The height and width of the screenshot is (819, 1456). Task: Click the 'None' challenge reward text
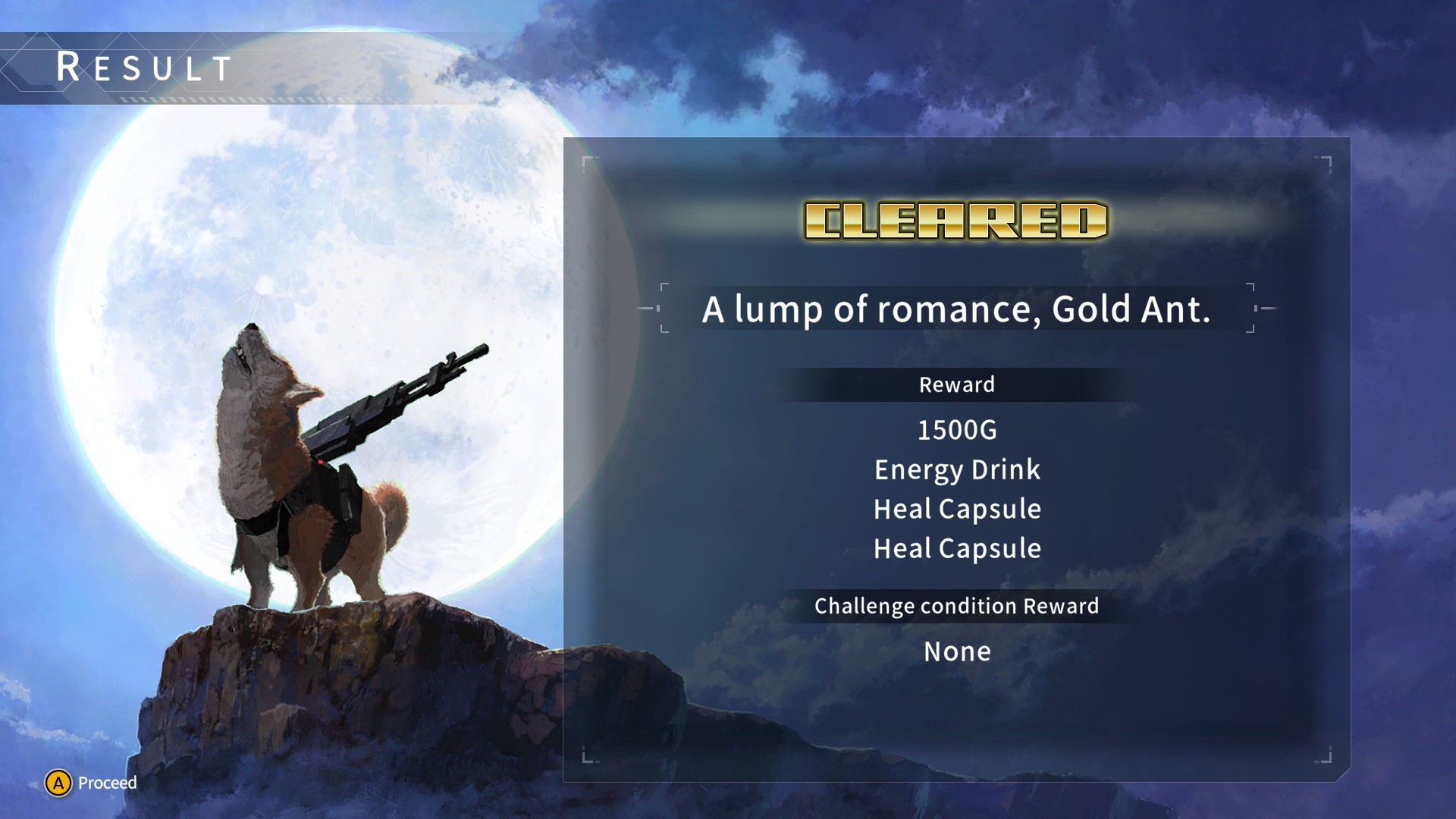click(x=956, y=651)
